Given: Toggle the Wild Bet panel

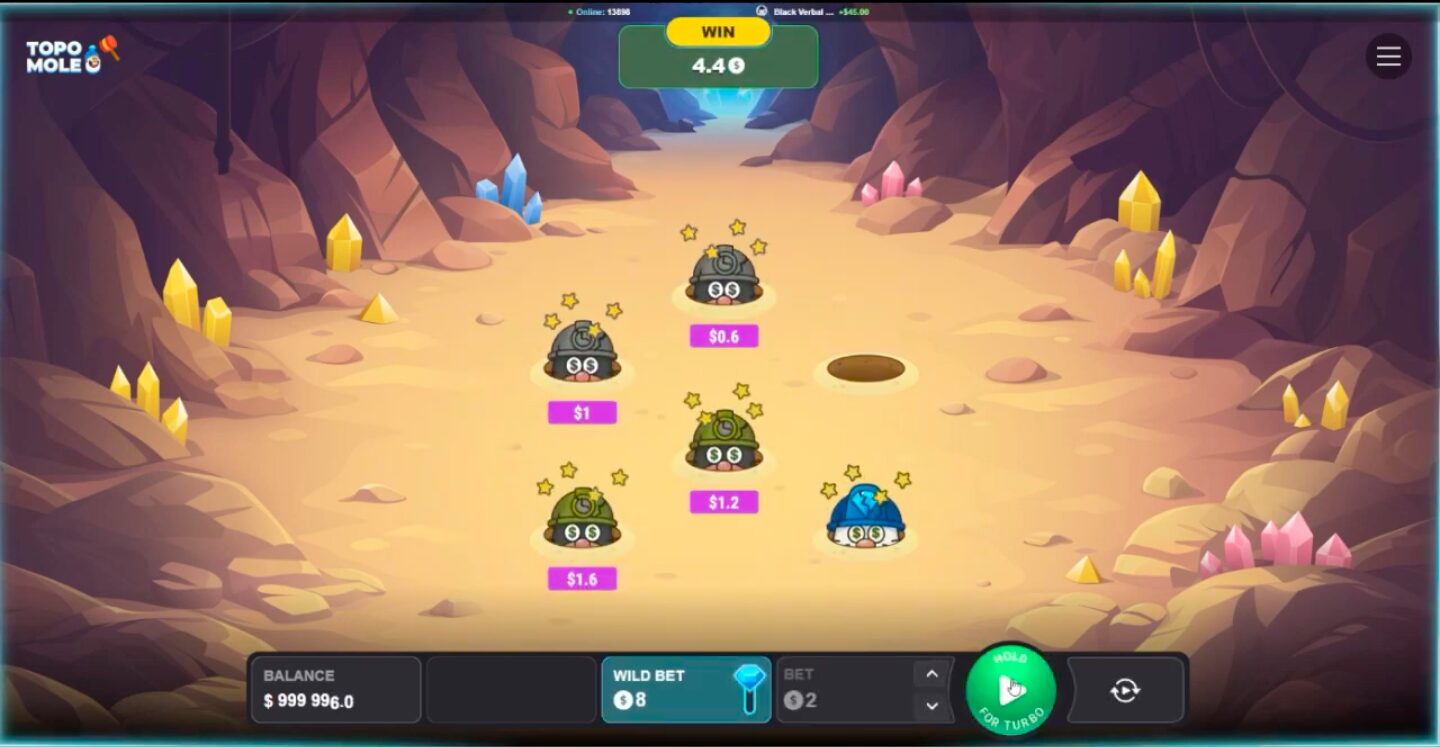Looking at the screenshot, I should point(660,691).
